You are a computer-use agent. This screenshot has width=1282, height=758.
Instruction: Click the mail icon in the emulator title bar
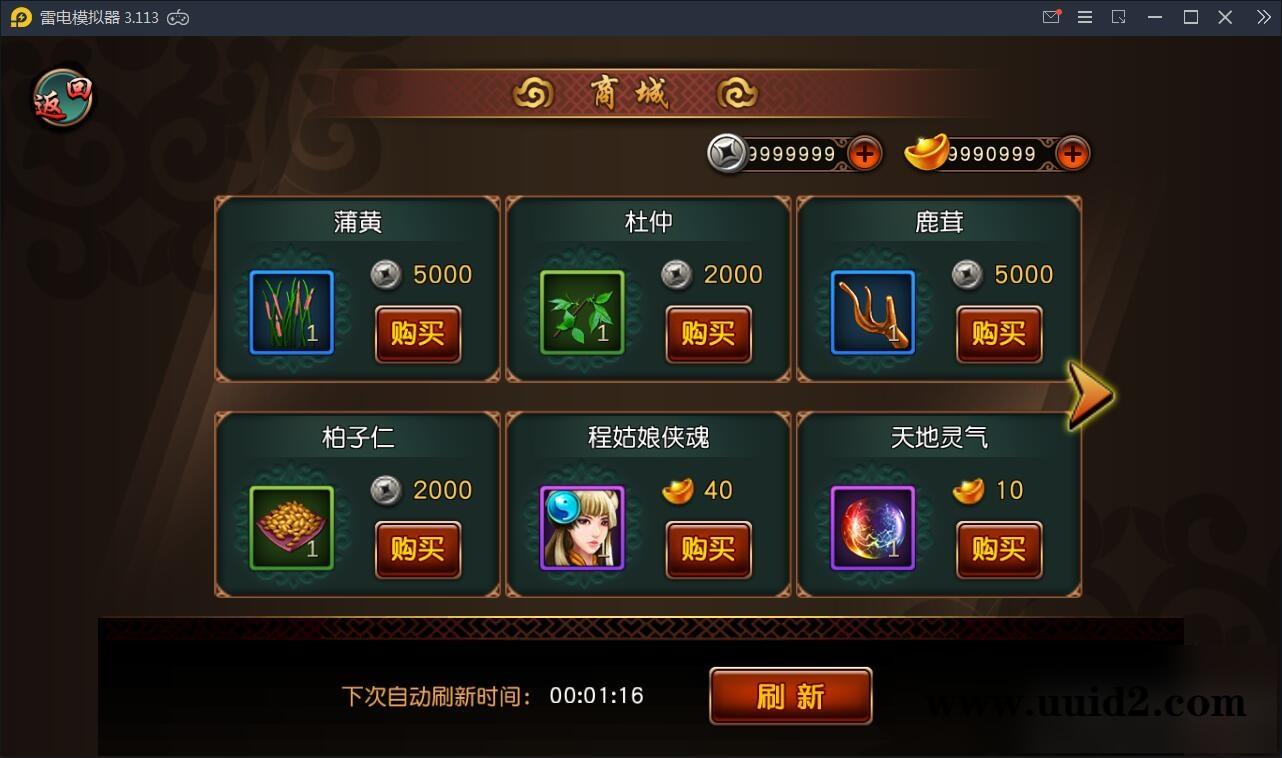(1051, 16)
